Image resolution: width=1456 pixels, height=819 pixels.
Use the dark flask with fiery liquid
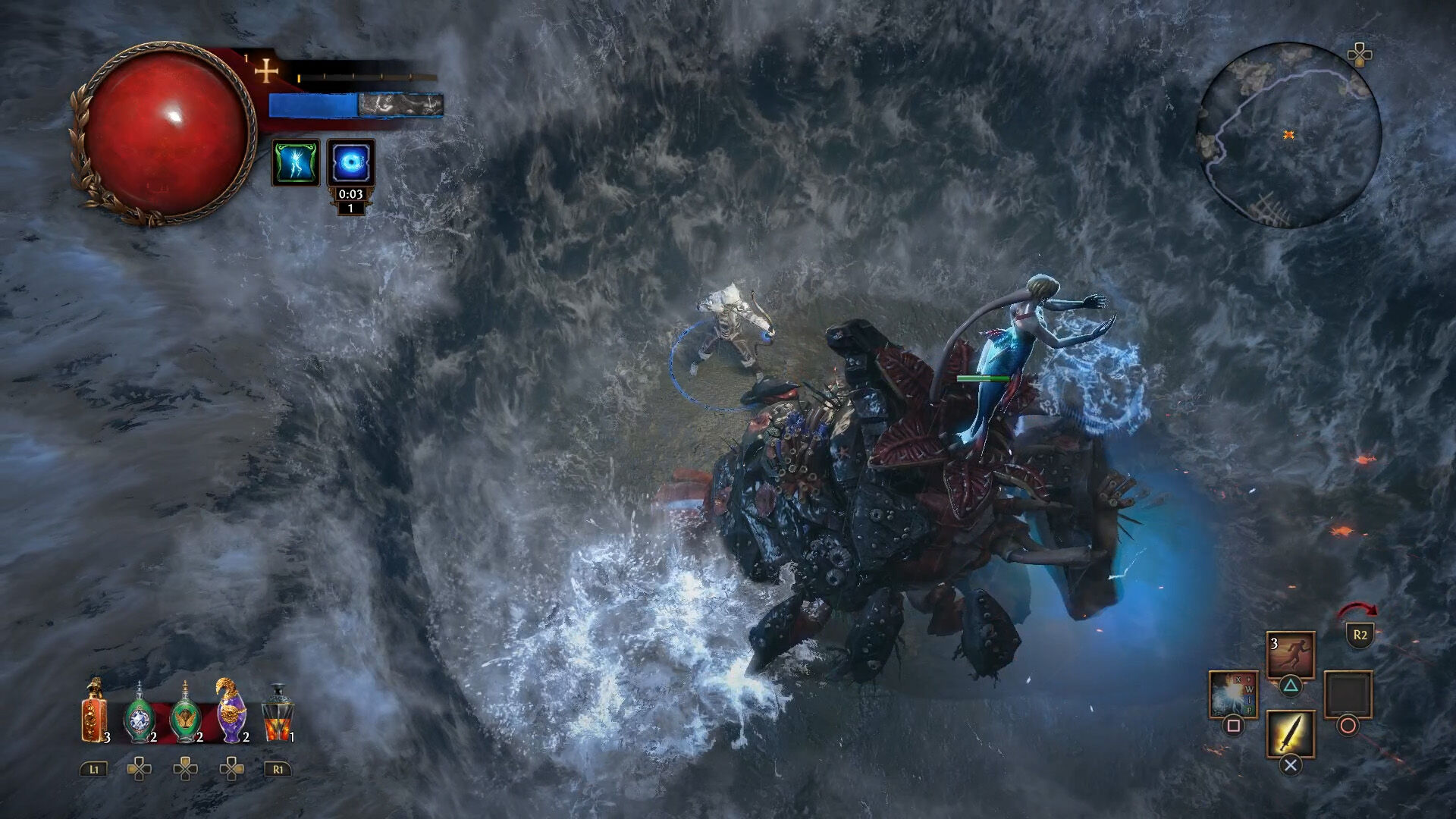[x=277, y=714]
